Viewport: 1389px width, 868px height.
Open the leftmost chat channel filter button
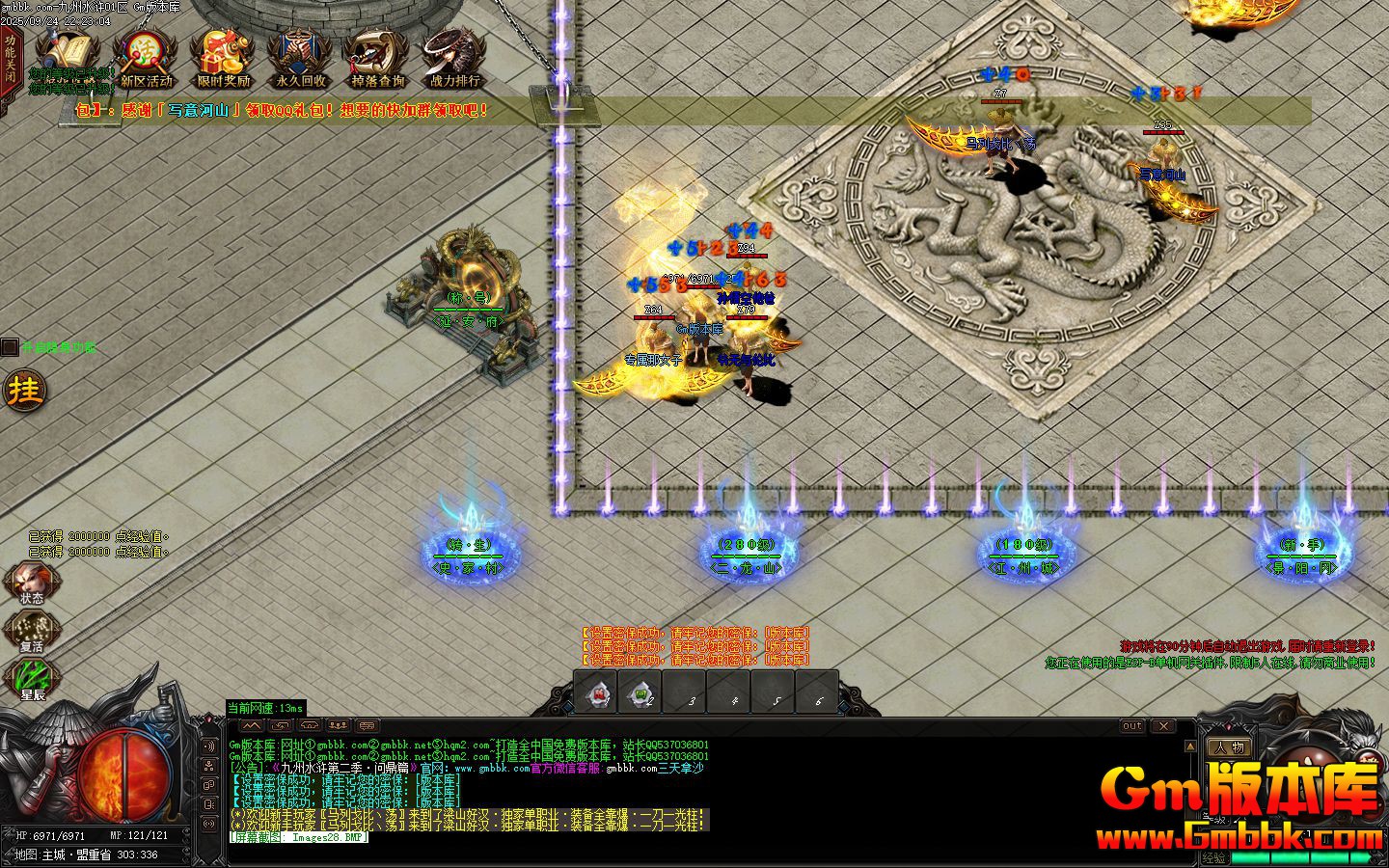[251, 724]
